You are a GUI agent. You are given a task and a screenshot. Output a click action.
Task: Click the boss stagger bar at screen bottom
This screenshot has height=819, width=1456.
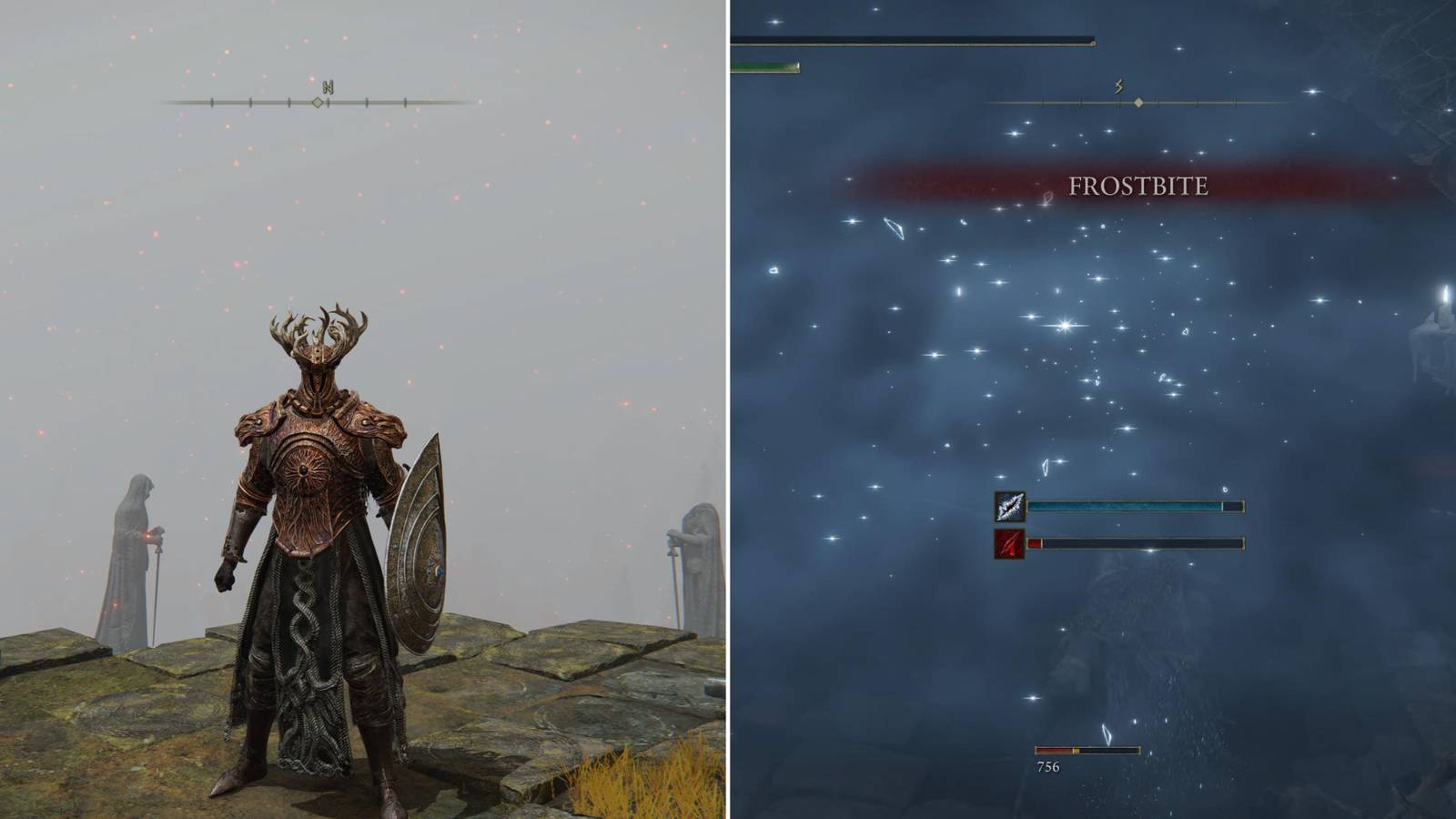pyautogui.click(x=1087, y=752)
